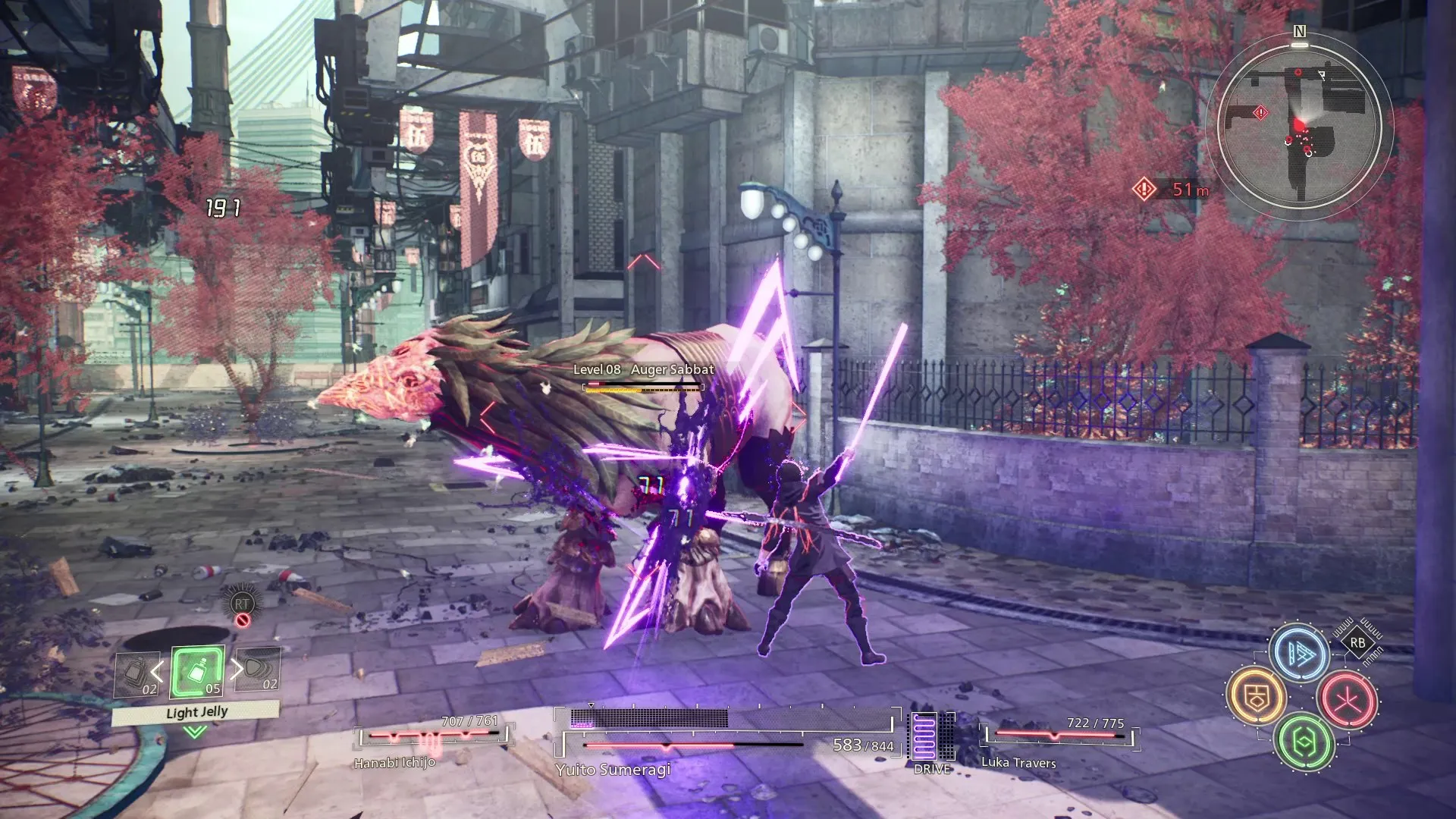Use the selected Light Jelly item
The width and height of the screenshot is (1456, 819).
tap(197, 672)
